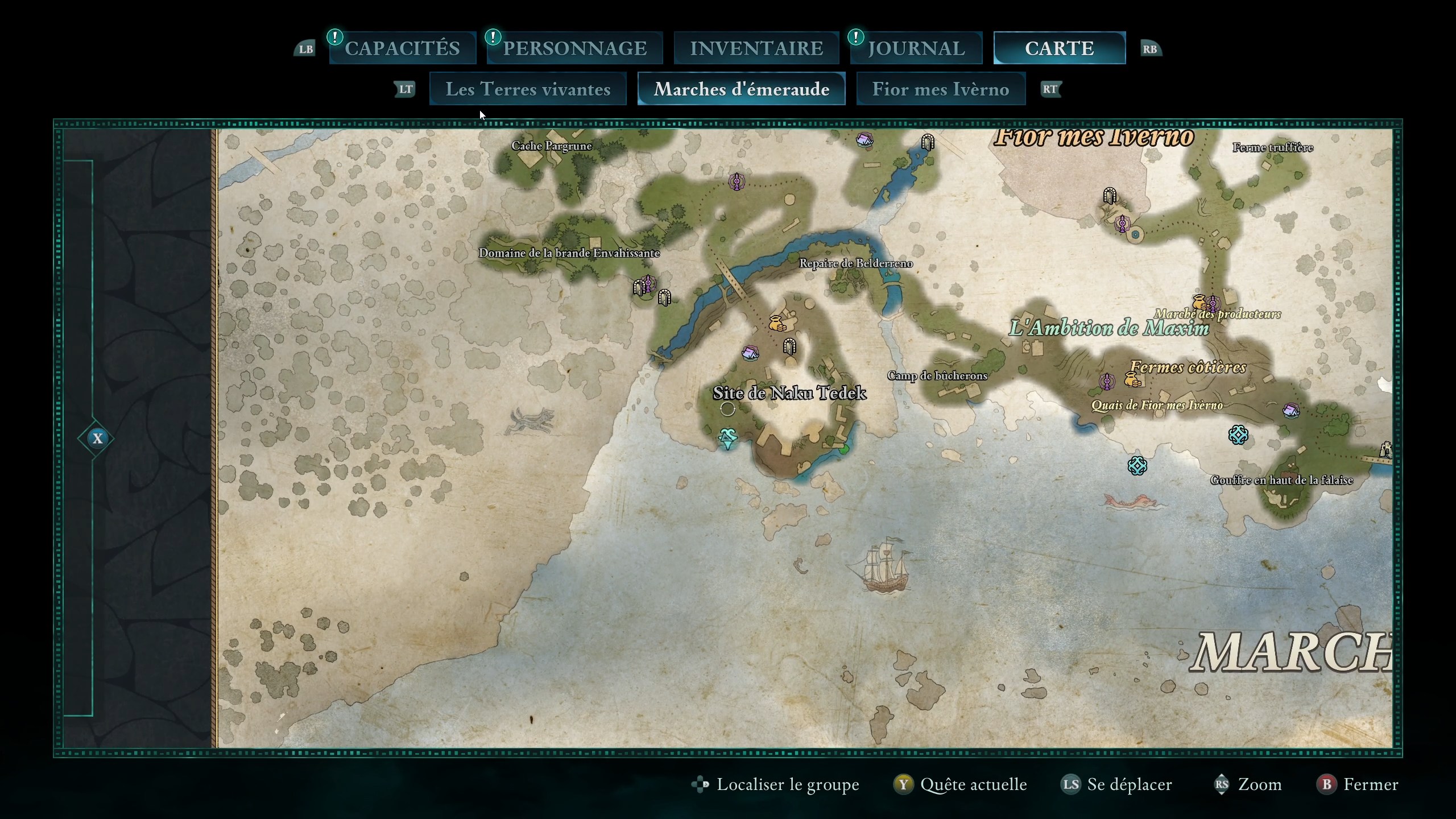Open the doorway icon near Repaire de Belderreno
The width and height of the screenshot is (1456, 819).
tap(791, 346)
